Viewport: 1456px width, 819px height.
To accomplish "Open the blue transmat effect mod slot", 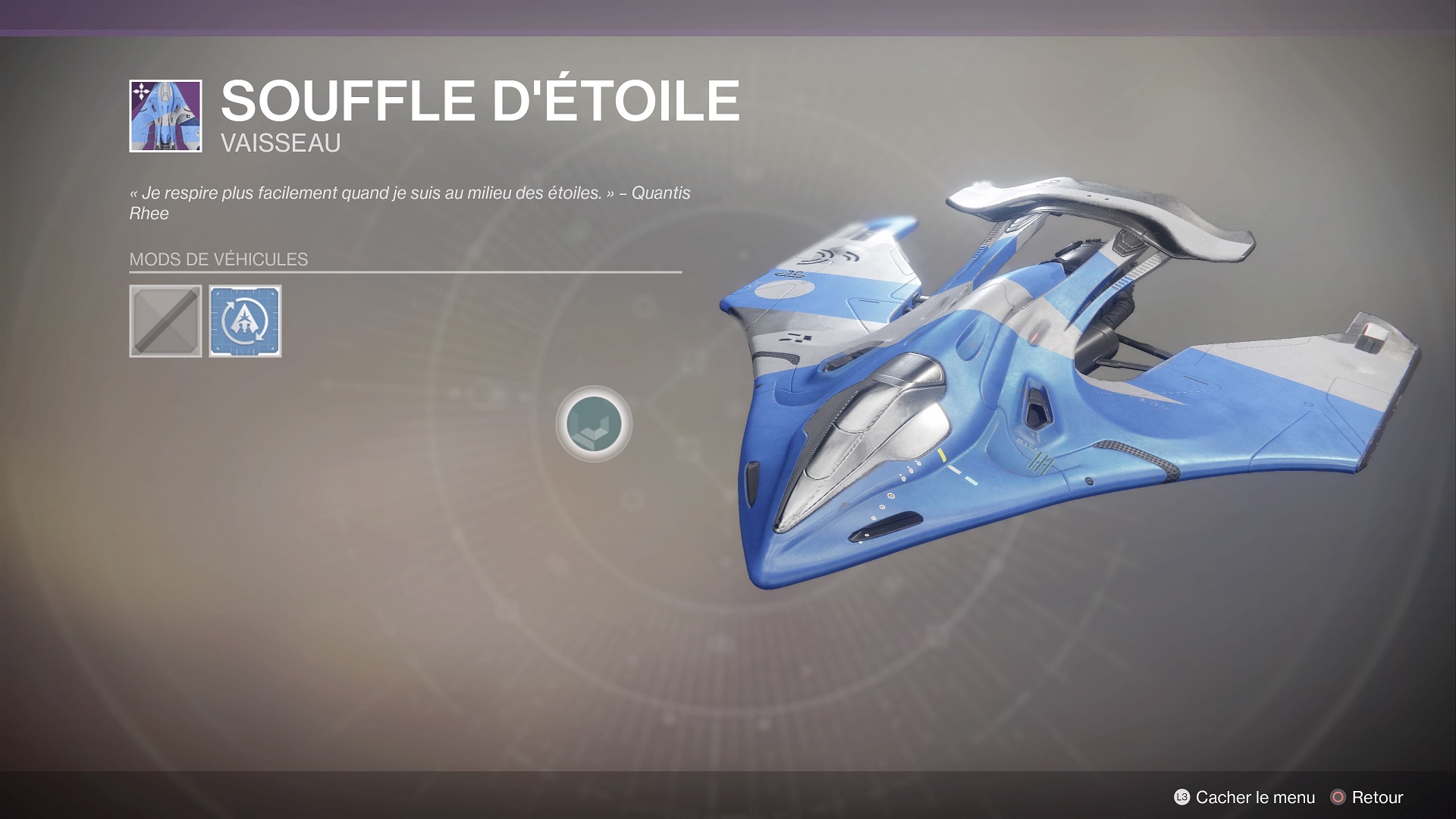I will click(x=245, y=321).
